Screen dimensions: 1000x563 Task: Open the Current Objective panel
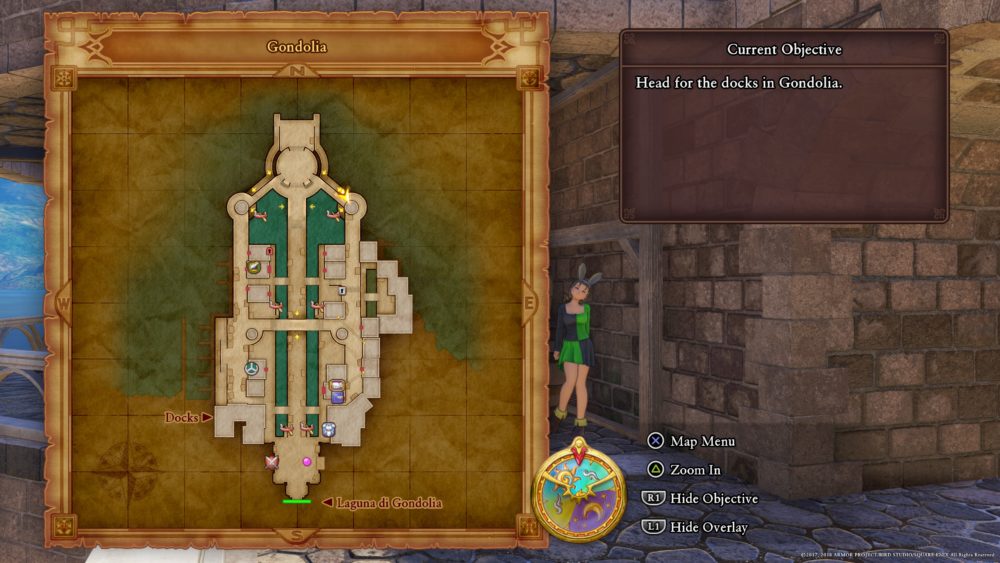(784, 50)
